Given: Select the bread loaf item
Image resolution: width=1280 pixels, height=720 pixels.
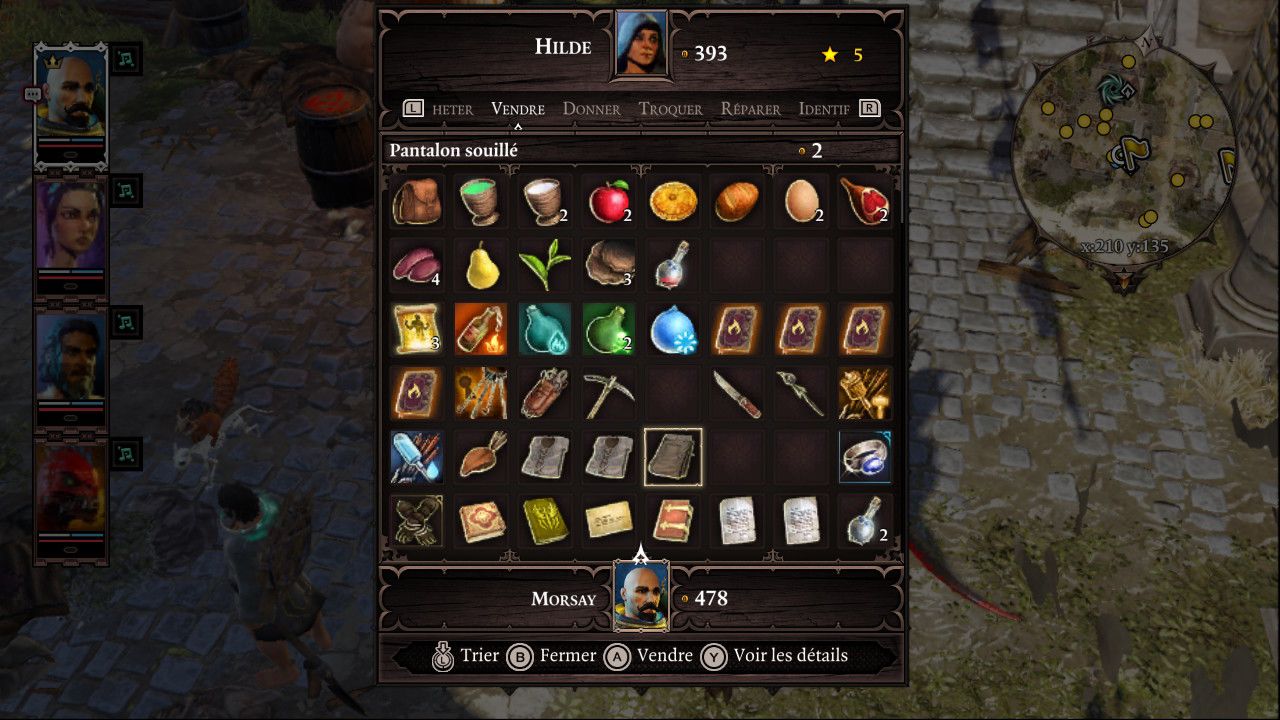Looking at the screenshot, I should (x=737, y=202).
